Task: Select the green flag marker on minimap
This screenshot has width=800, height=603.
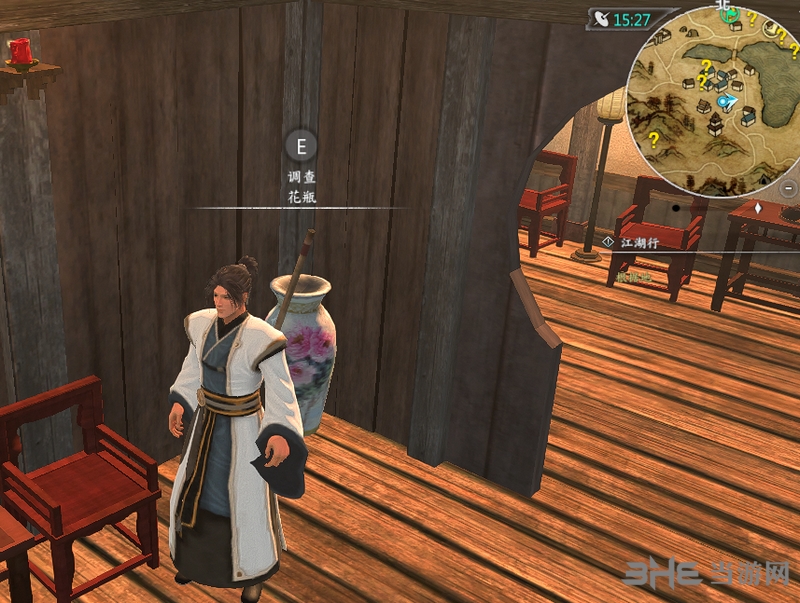Action: point(731,15)
